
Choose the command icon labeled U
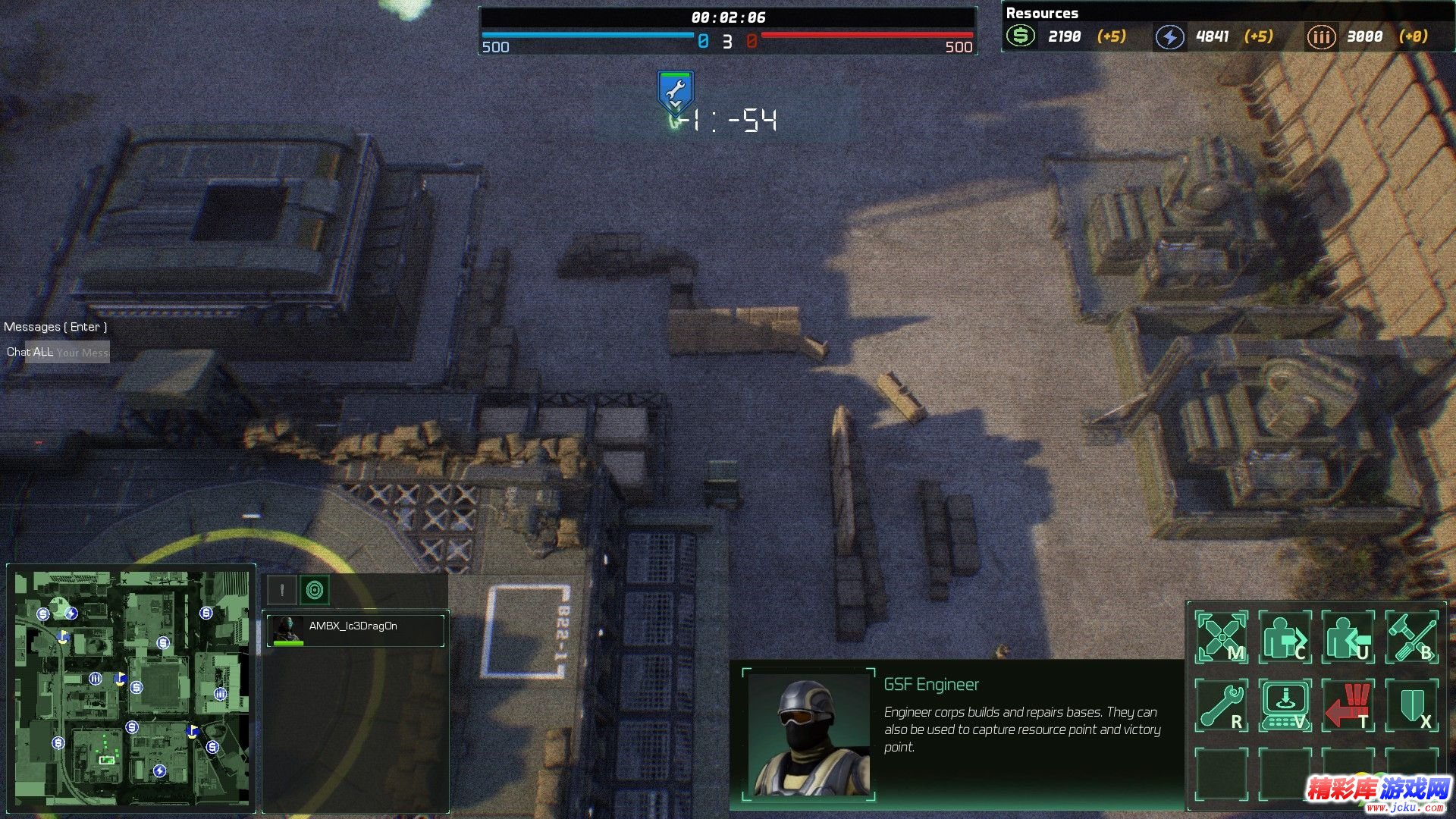pos(1348,637)
